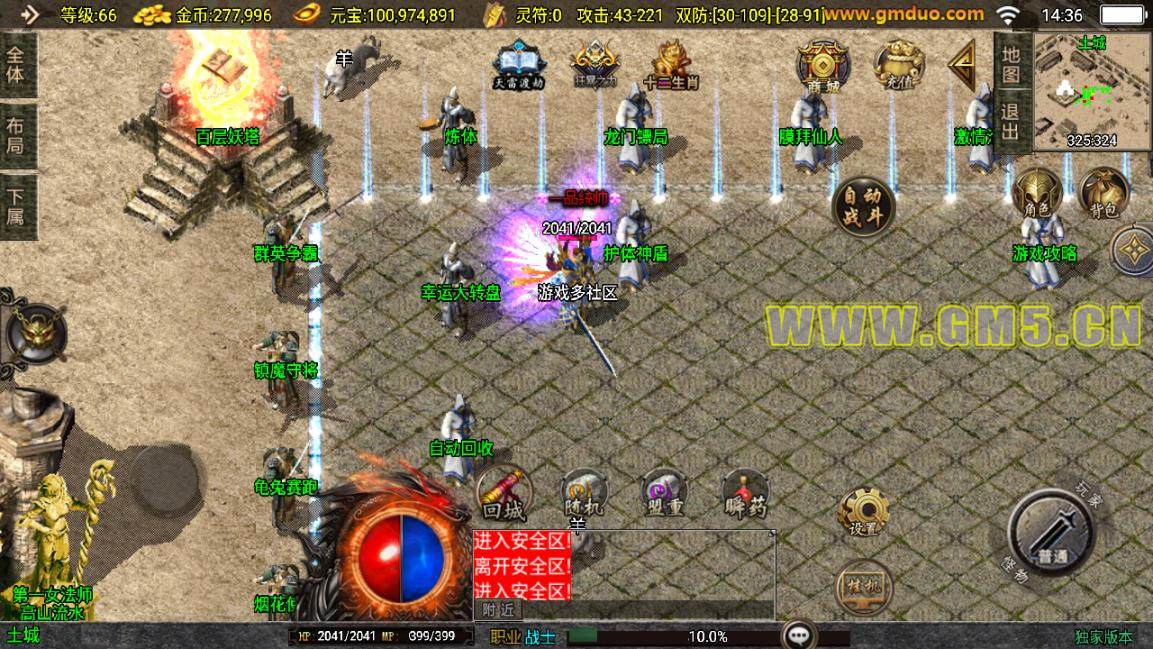Viewport: 1153px width, 649px height.
Task: Use the 盟重 teleport scroll
Action: pos(663,493)
